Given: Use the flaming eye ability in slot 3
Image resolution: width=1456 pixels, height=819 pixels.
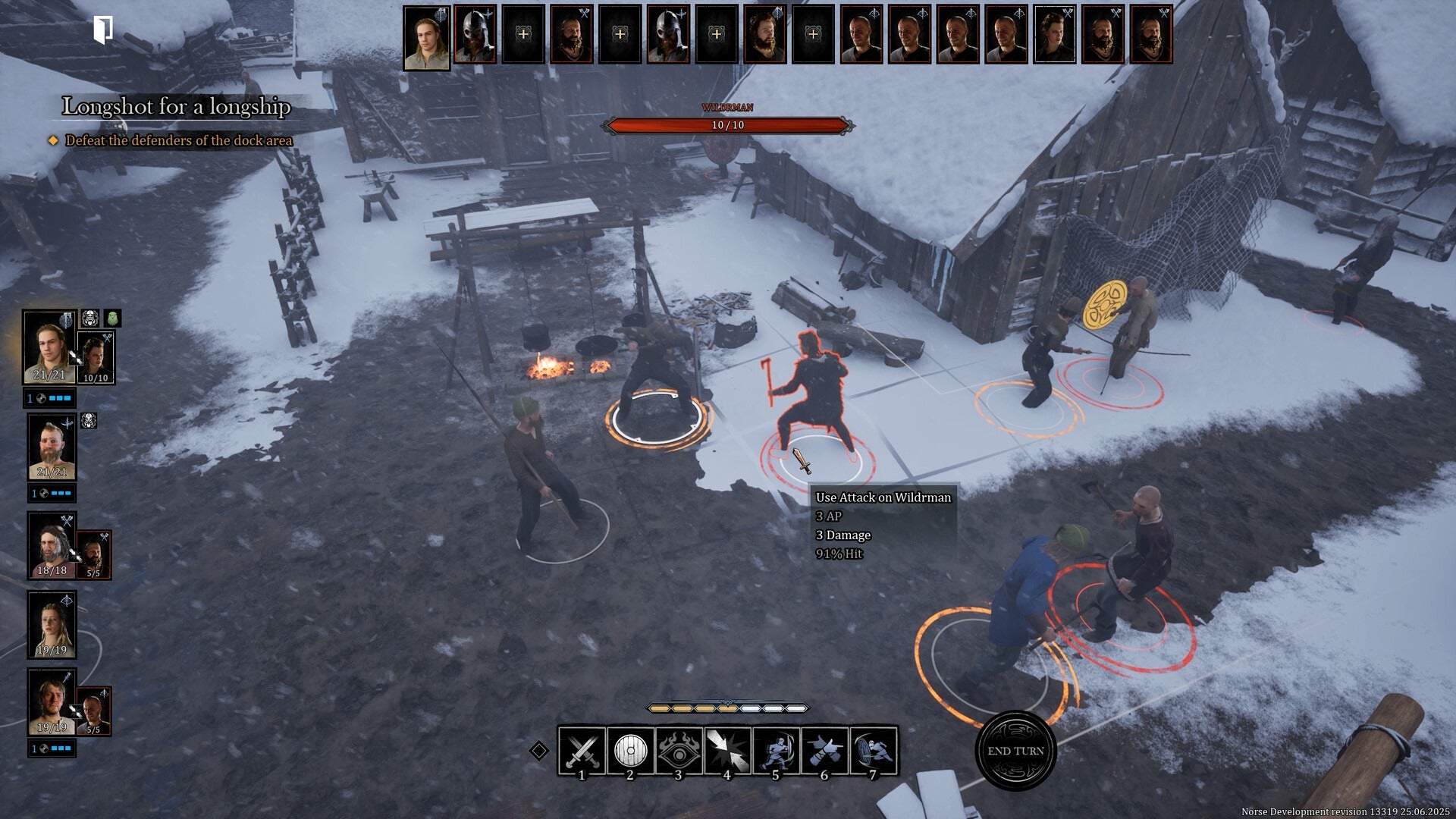Looking at the screenshot, I should pos(678,751).
